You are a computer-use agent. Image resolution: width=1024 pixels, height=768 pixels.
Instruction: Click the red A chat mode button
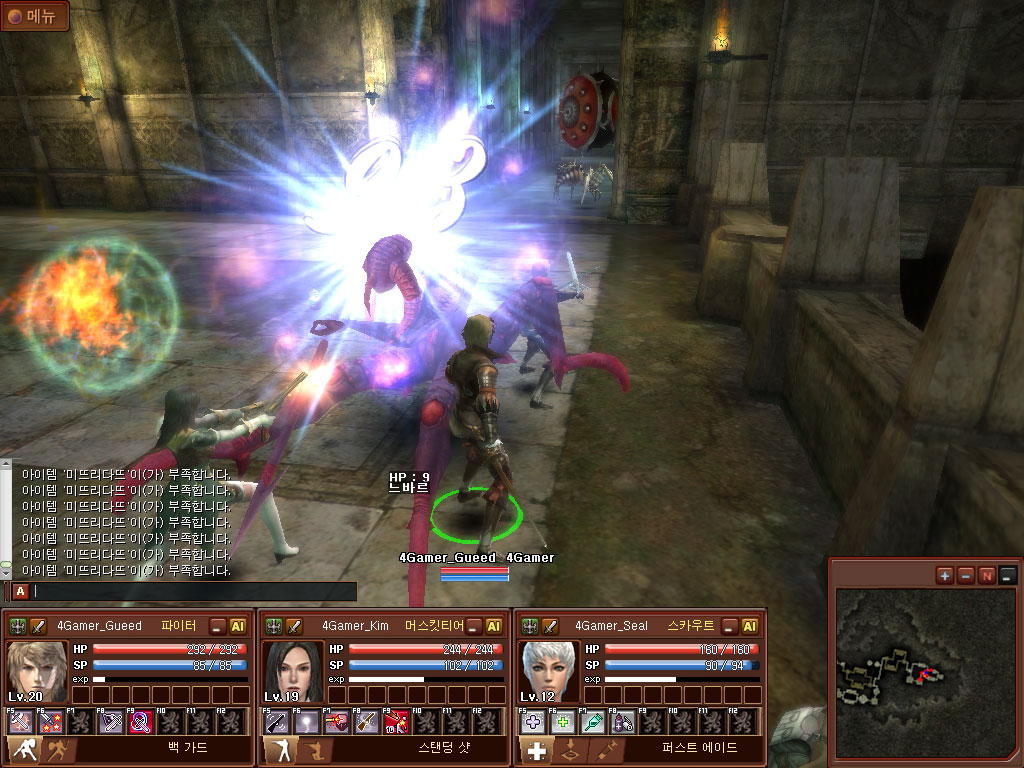20,591
